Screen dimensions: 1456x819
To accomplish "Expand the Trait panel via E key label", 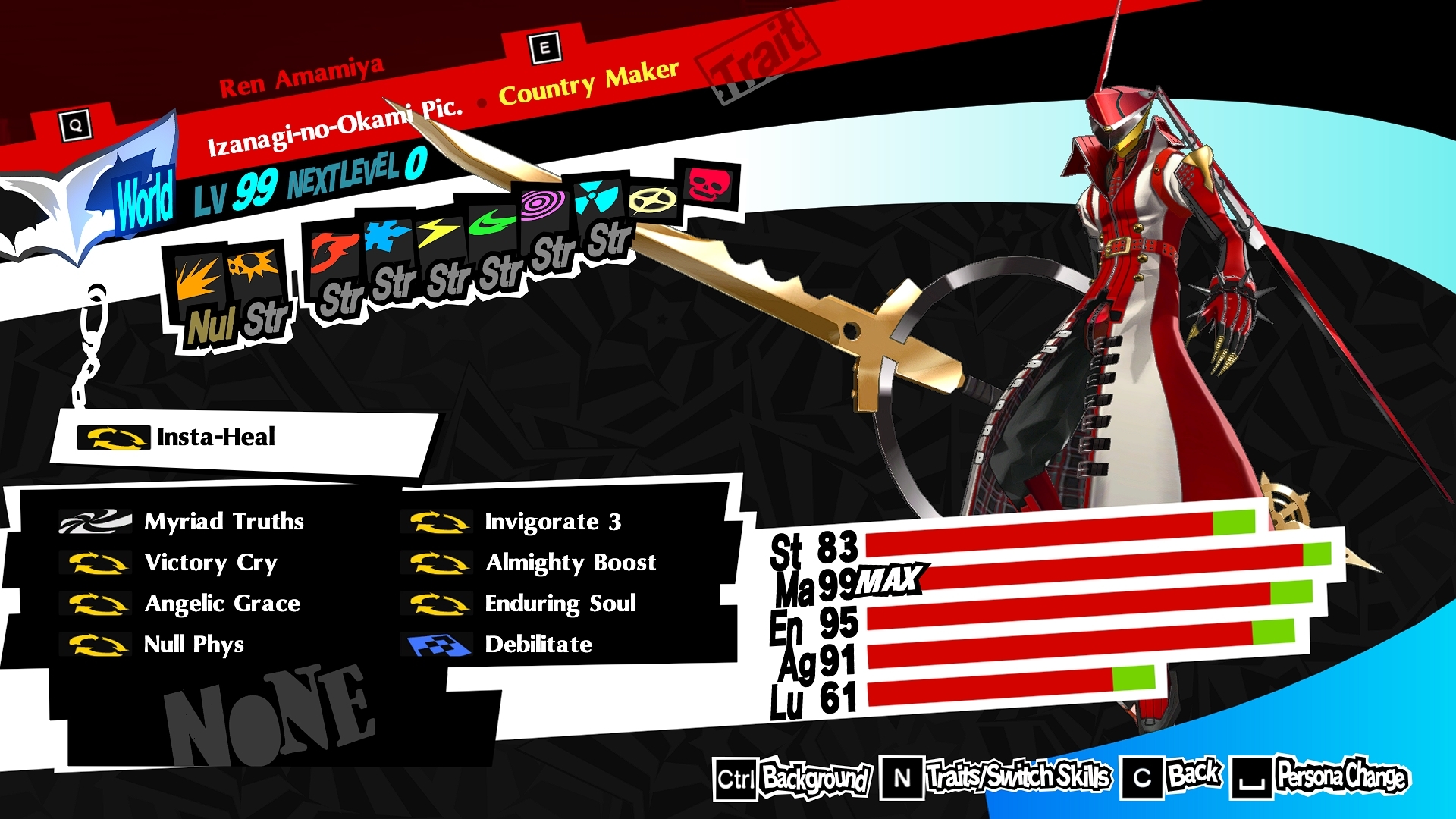I will pos(544,48).
